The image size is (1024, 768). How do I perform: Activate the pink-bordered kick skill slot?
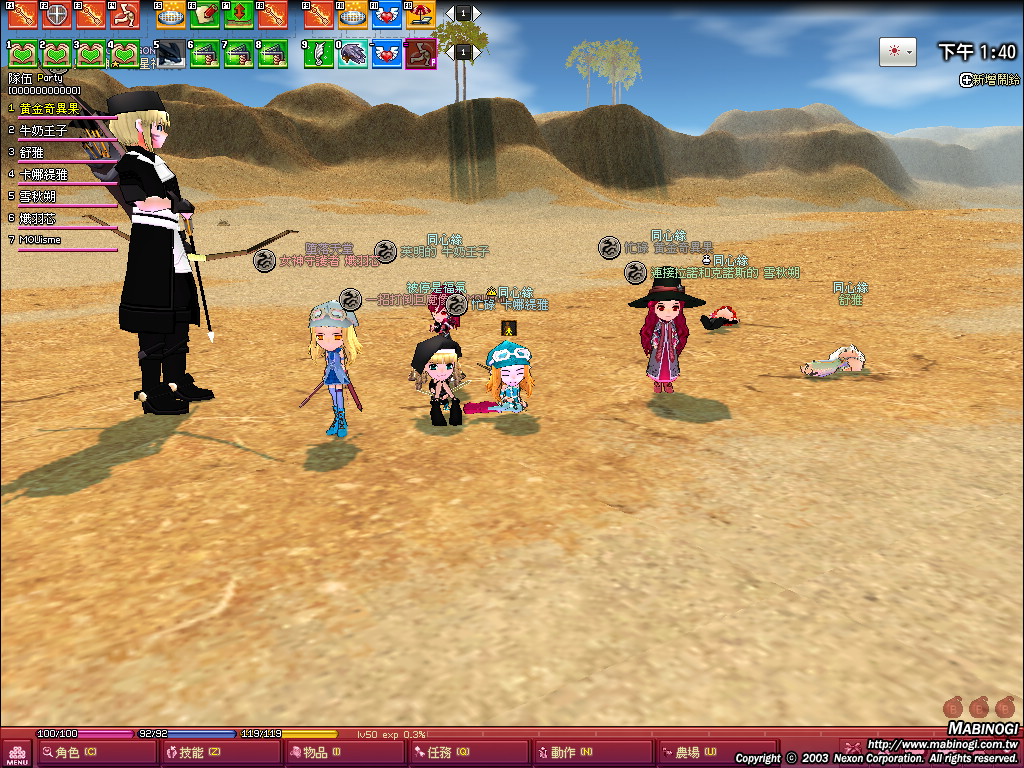click(421, 53)
